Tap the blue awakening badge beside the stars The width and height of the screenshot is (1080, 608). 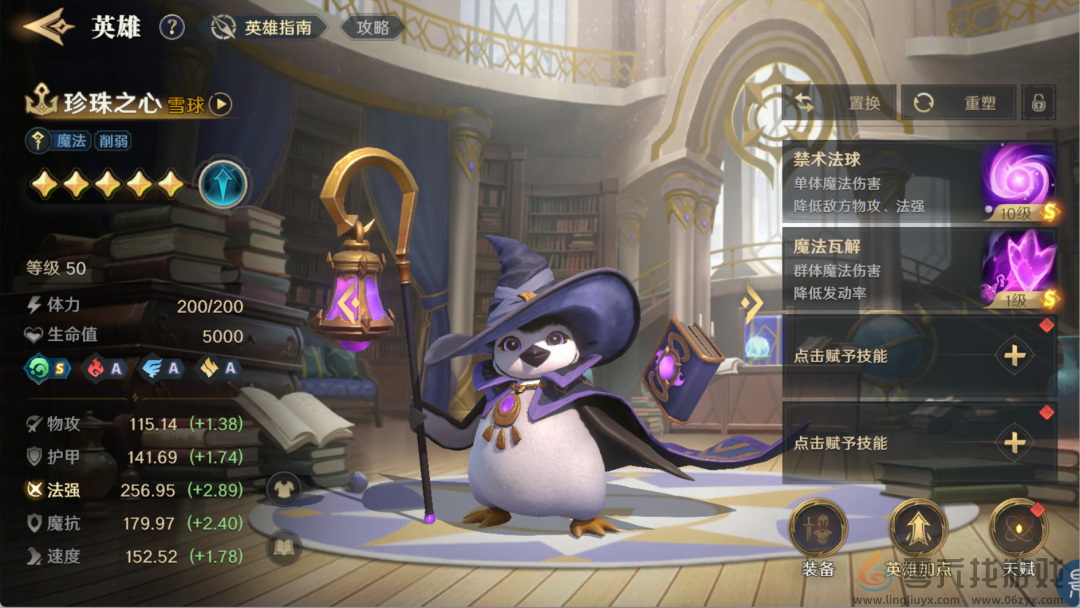click(x=222, y=183)
